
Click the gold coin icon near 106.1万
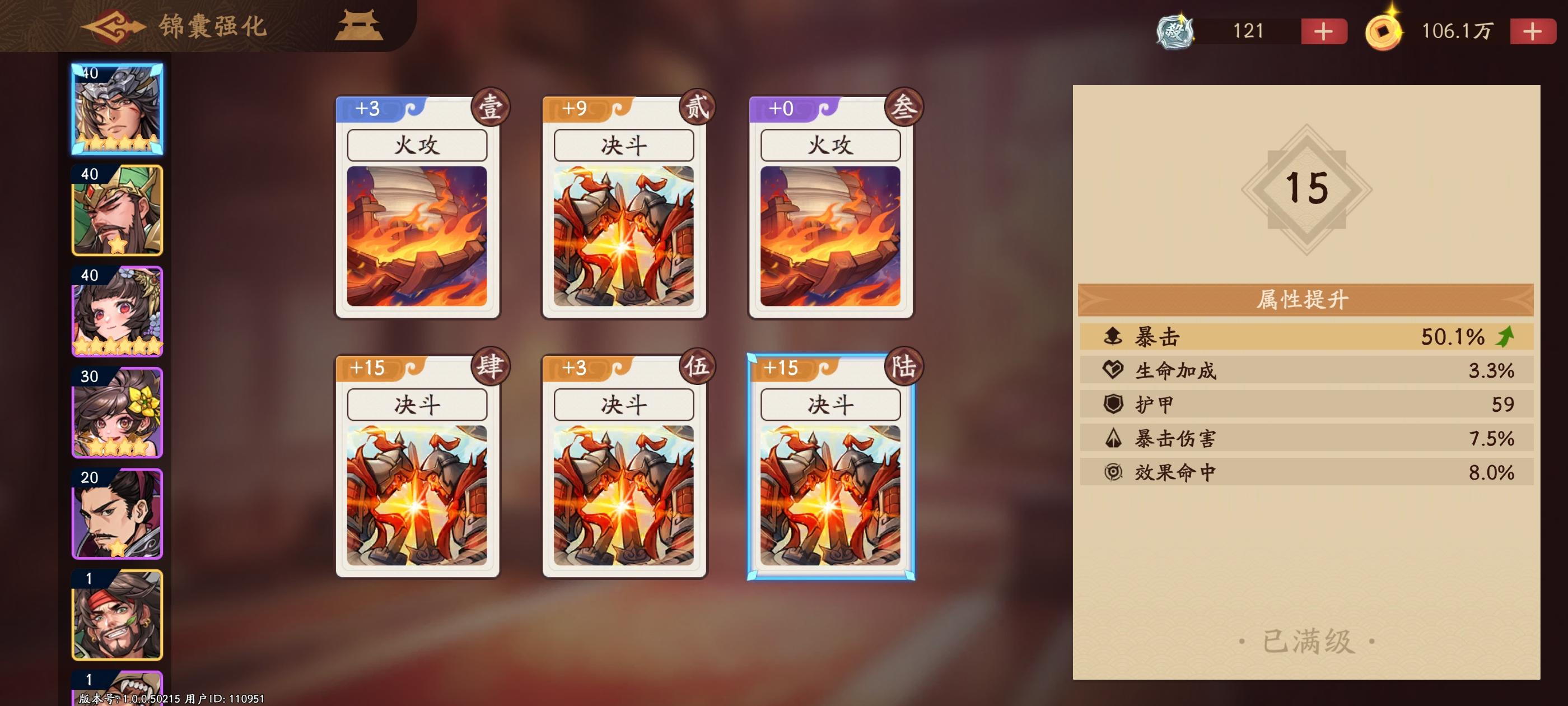1385,30
